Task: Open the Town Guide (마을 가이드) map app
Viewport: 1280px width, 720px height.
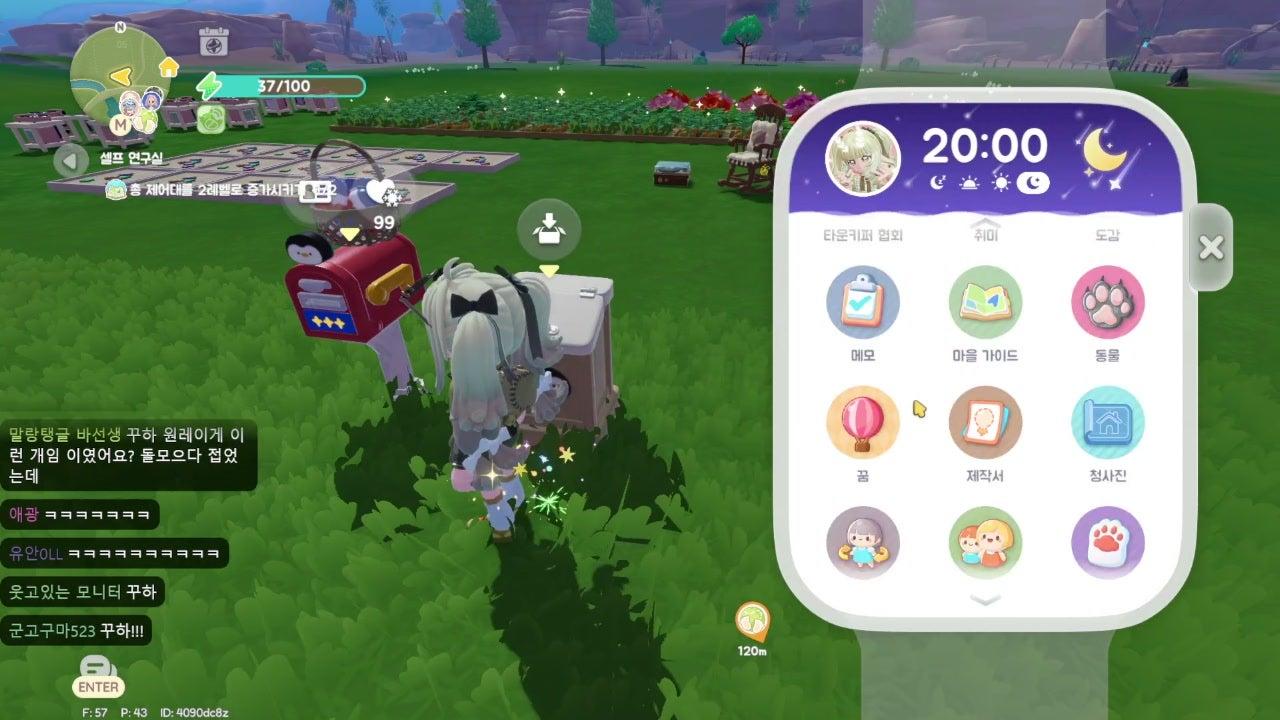Action: [985, 302]
